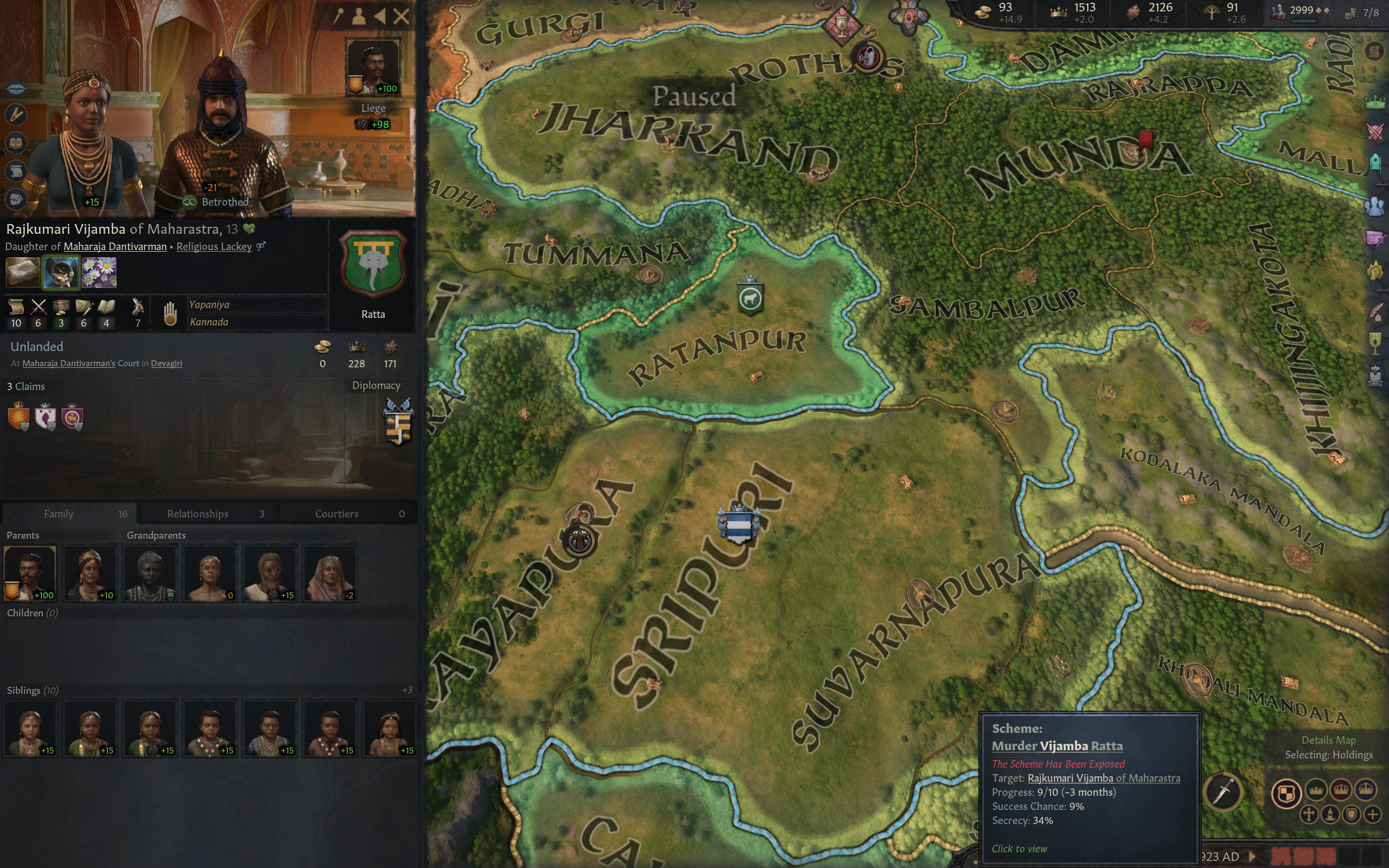Open the Ratta dynasty coat of arms

pos(373,264)
